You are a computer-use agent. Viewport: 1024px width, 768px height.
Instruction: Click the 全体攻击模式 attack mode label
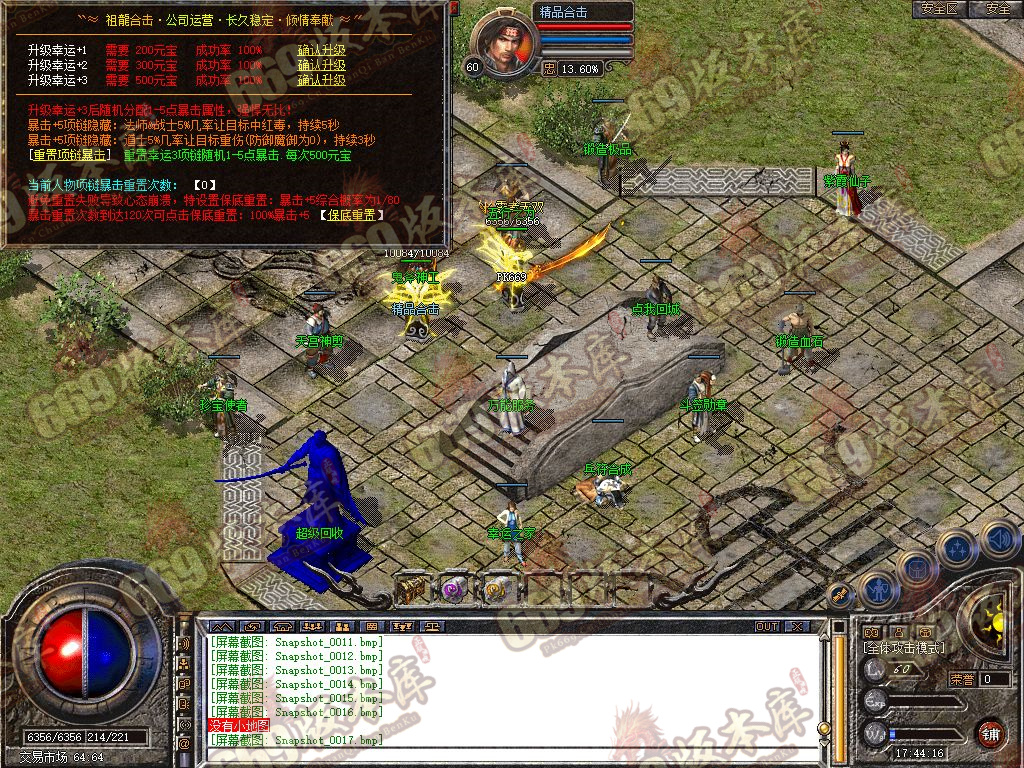point(902,649)
